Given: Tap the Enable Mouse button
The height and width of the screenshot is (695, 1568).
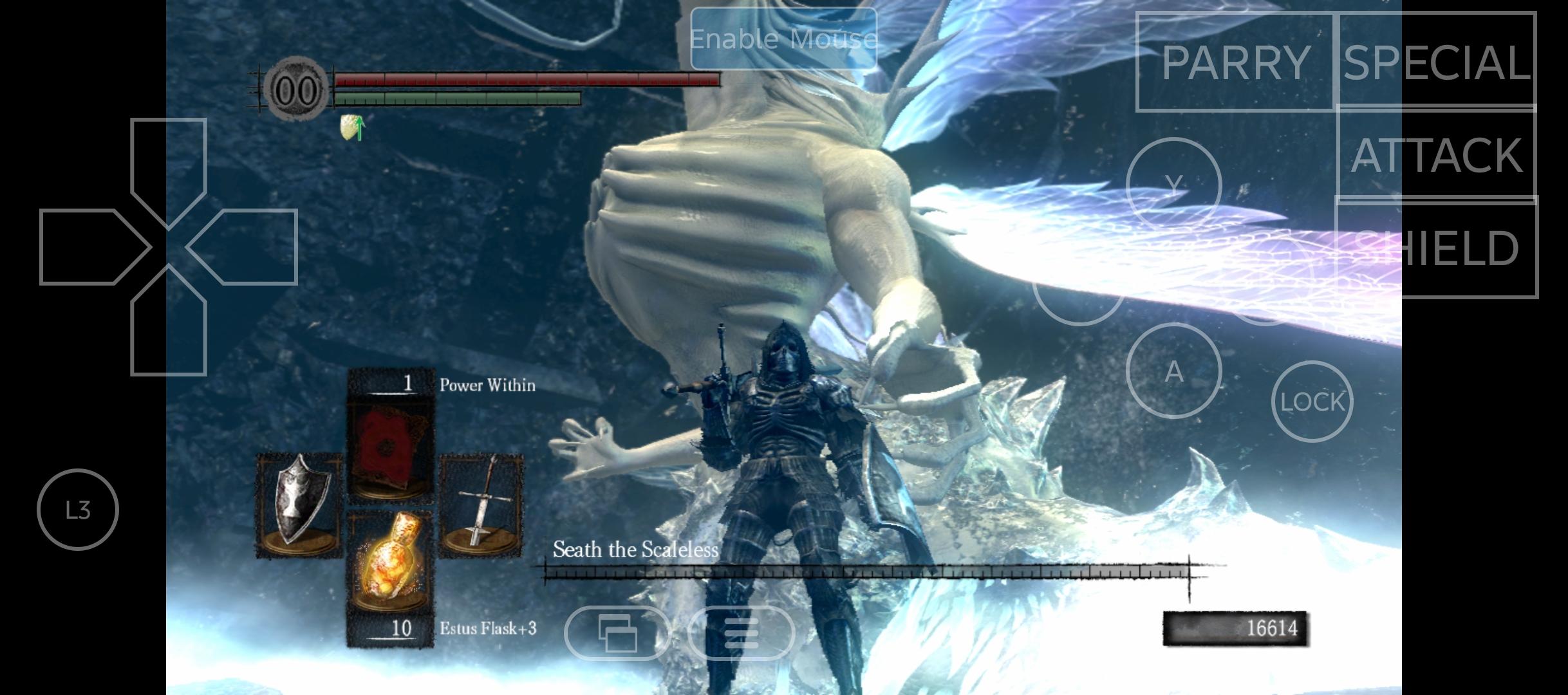Looking at the screenshot, I should (783, 39).
